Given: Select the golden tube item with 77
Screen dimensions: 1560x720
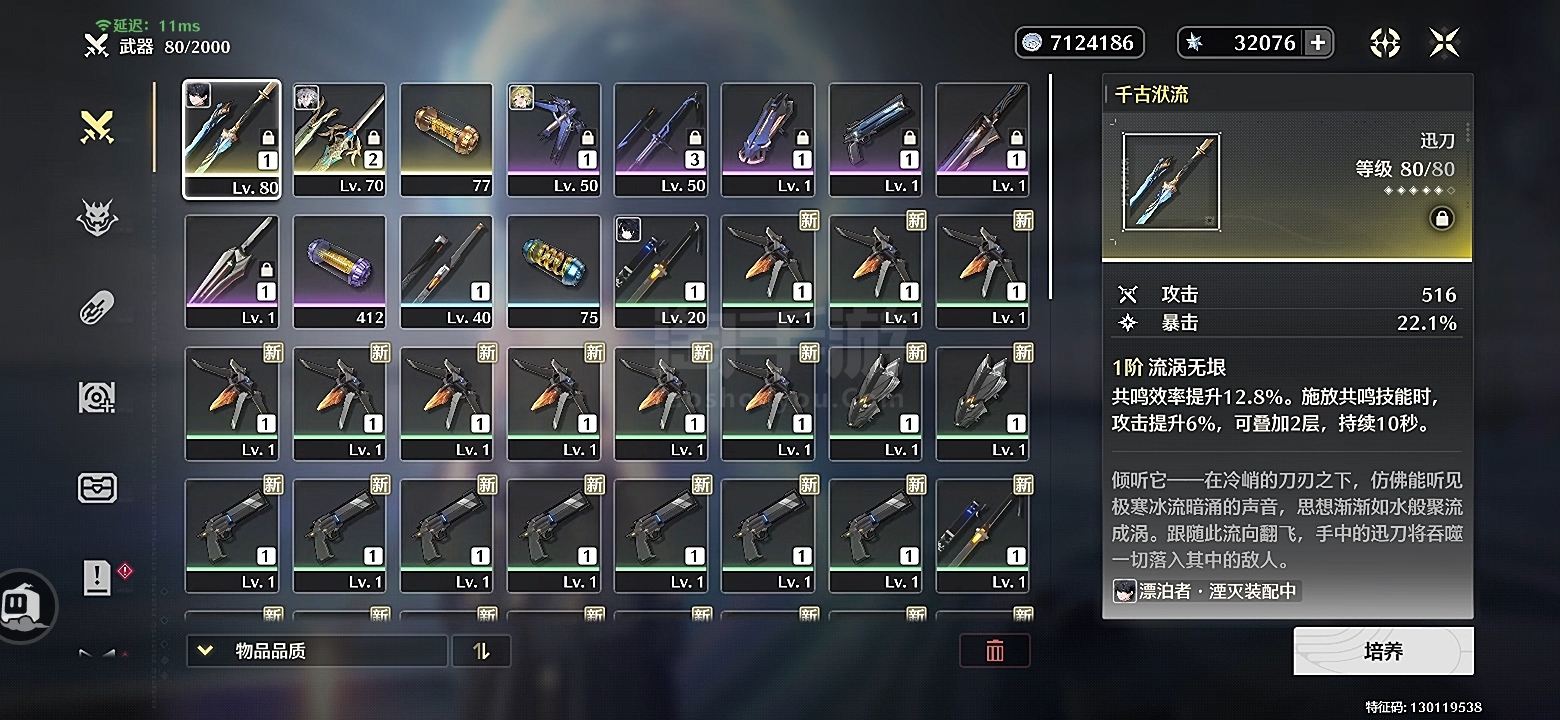Looking at the screenshot, I should [446, 138].
